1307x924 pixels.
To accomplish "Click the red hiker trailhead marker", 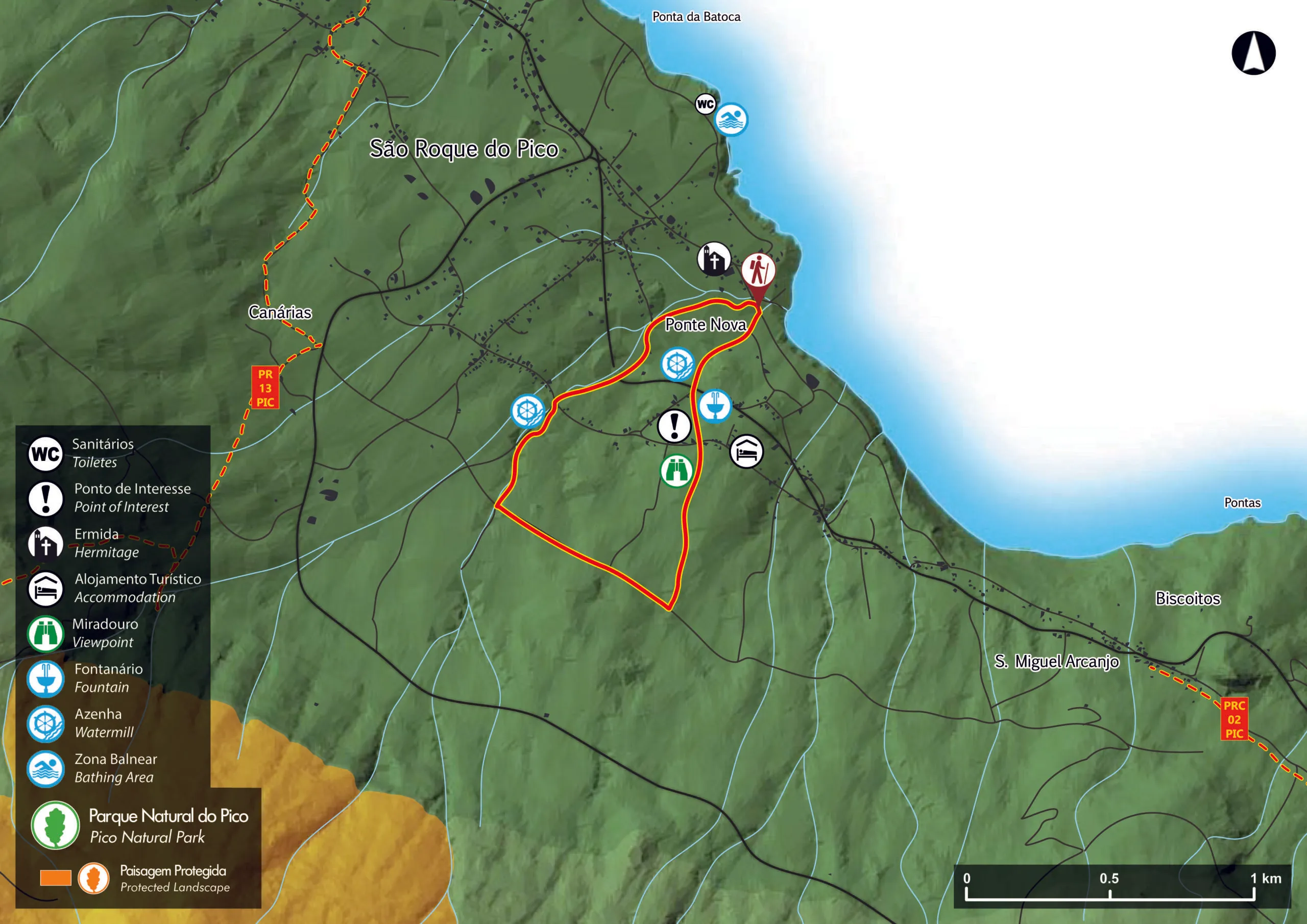I will [x=758, y=272].
